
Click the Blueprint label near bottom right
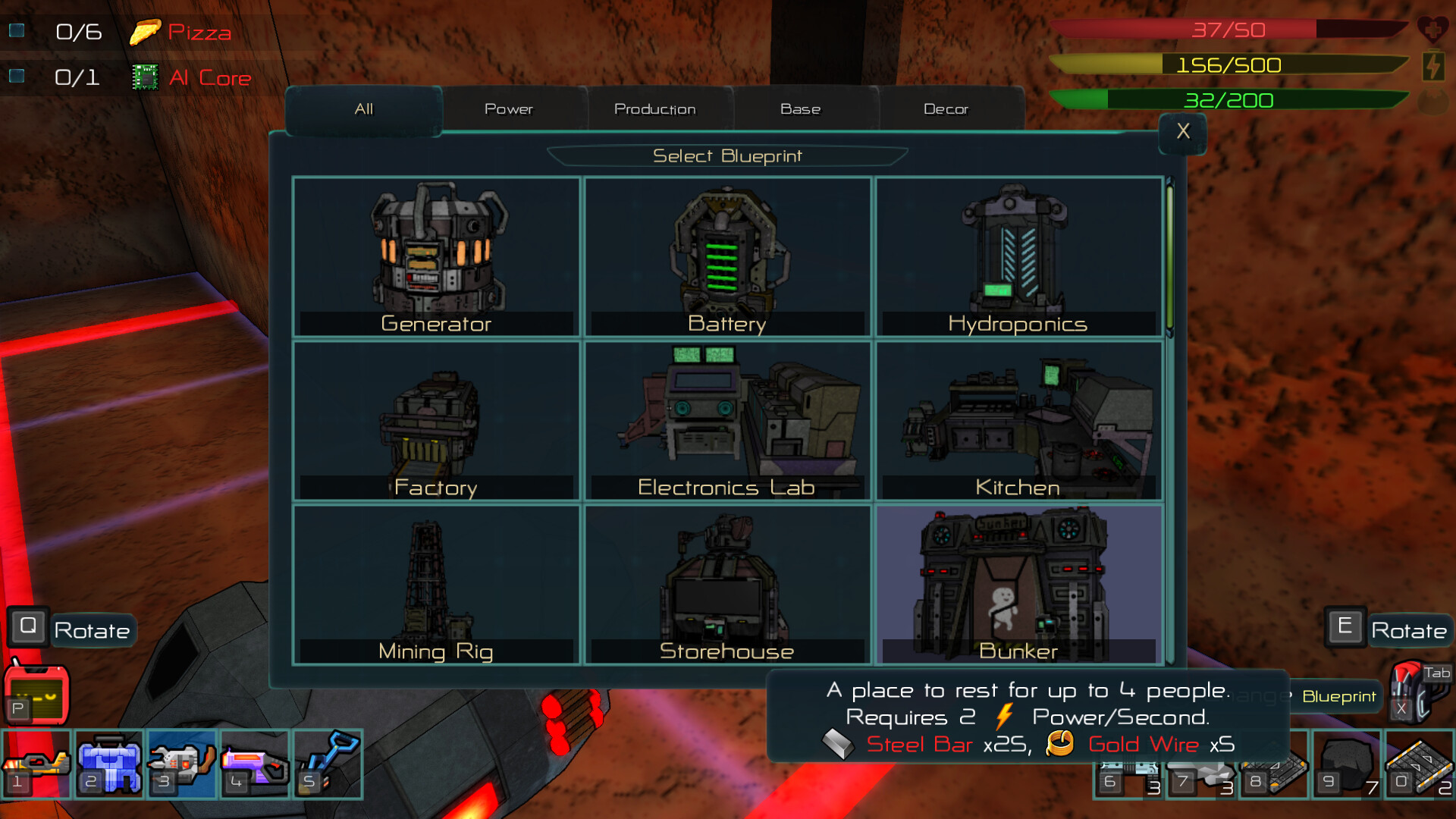point(1338,696)
